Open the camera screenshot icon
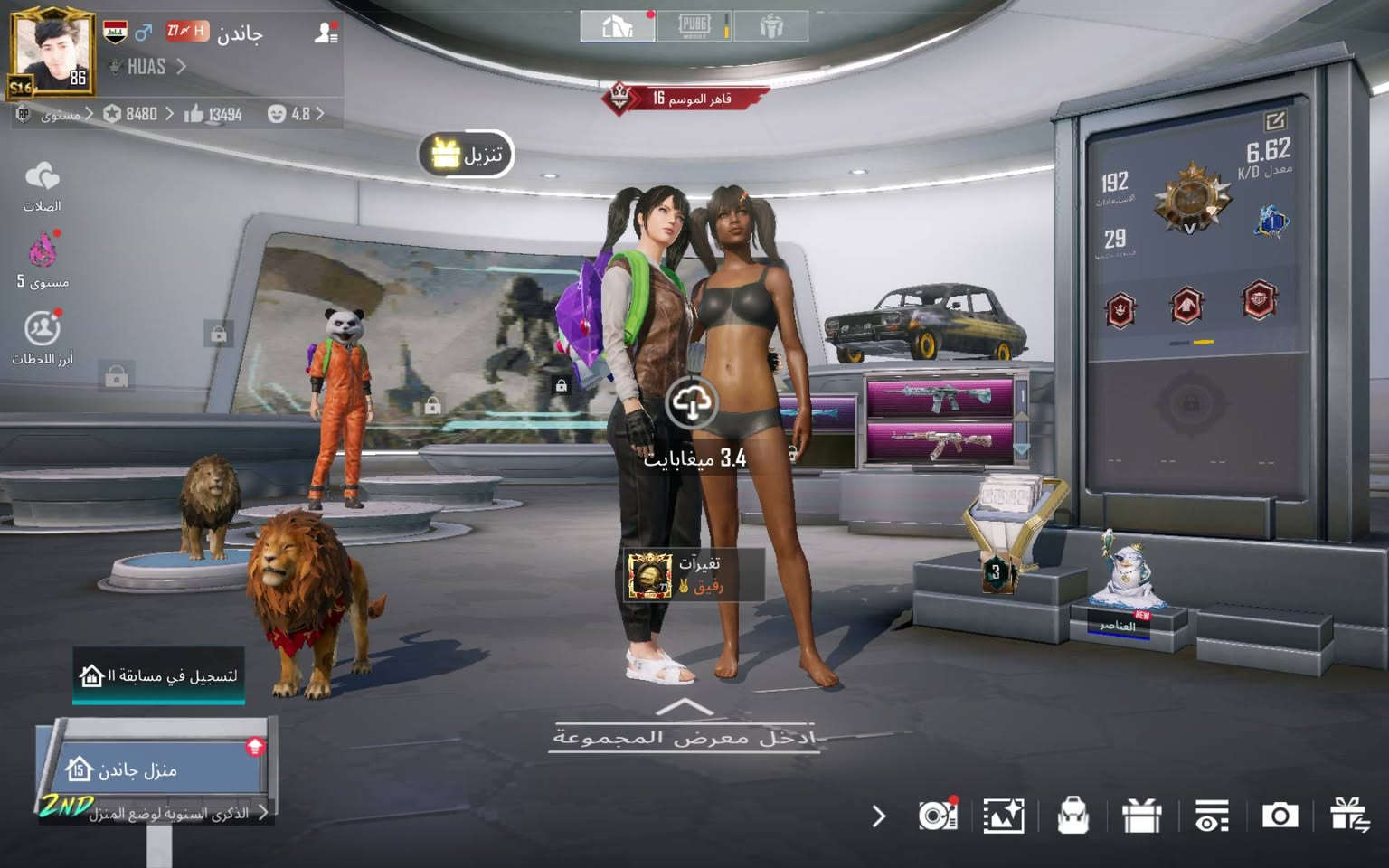1389x868 pixels. click(1280, 816)
